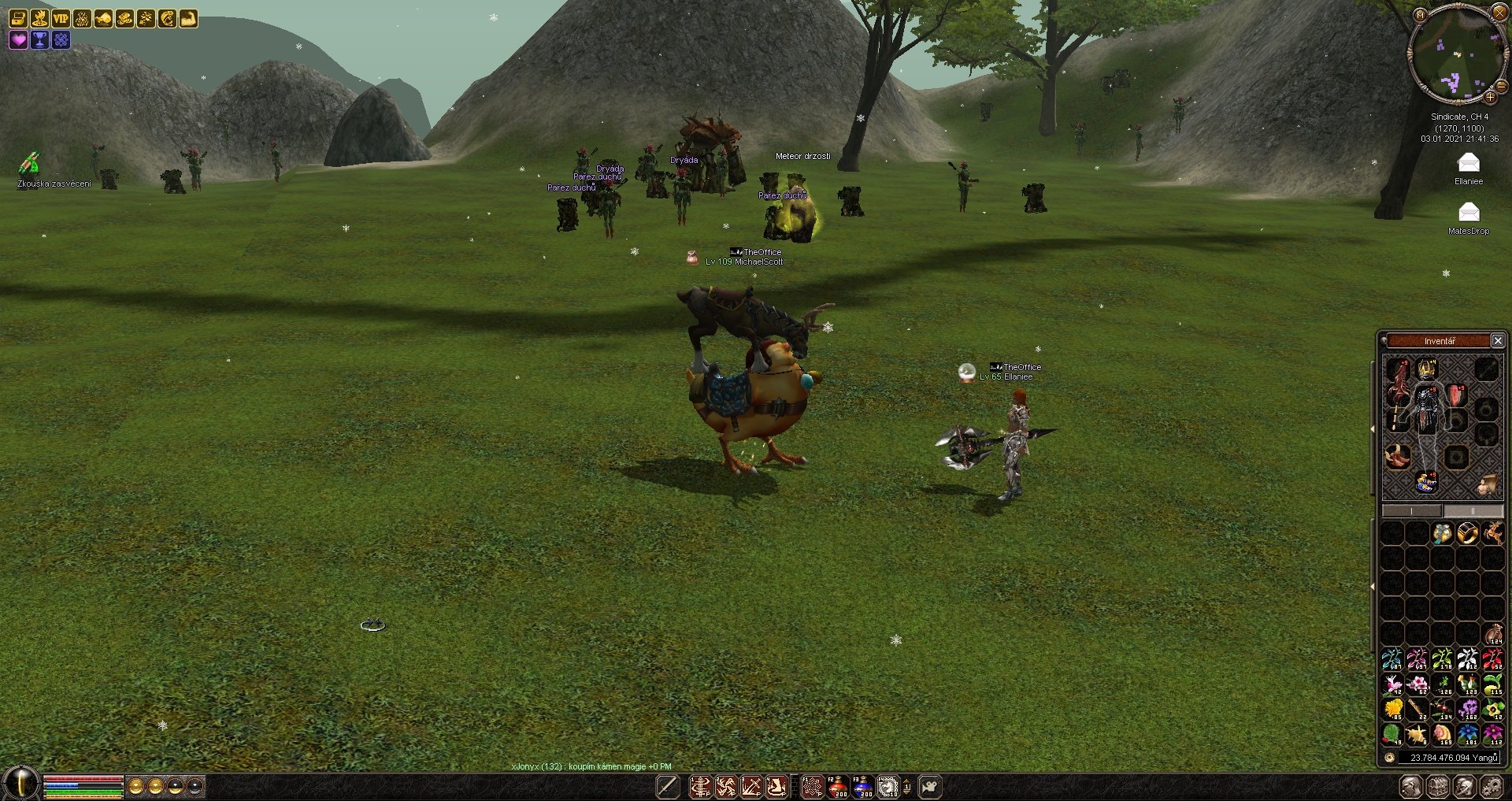Select the gold ring in inventory

tap(1467, 533)
